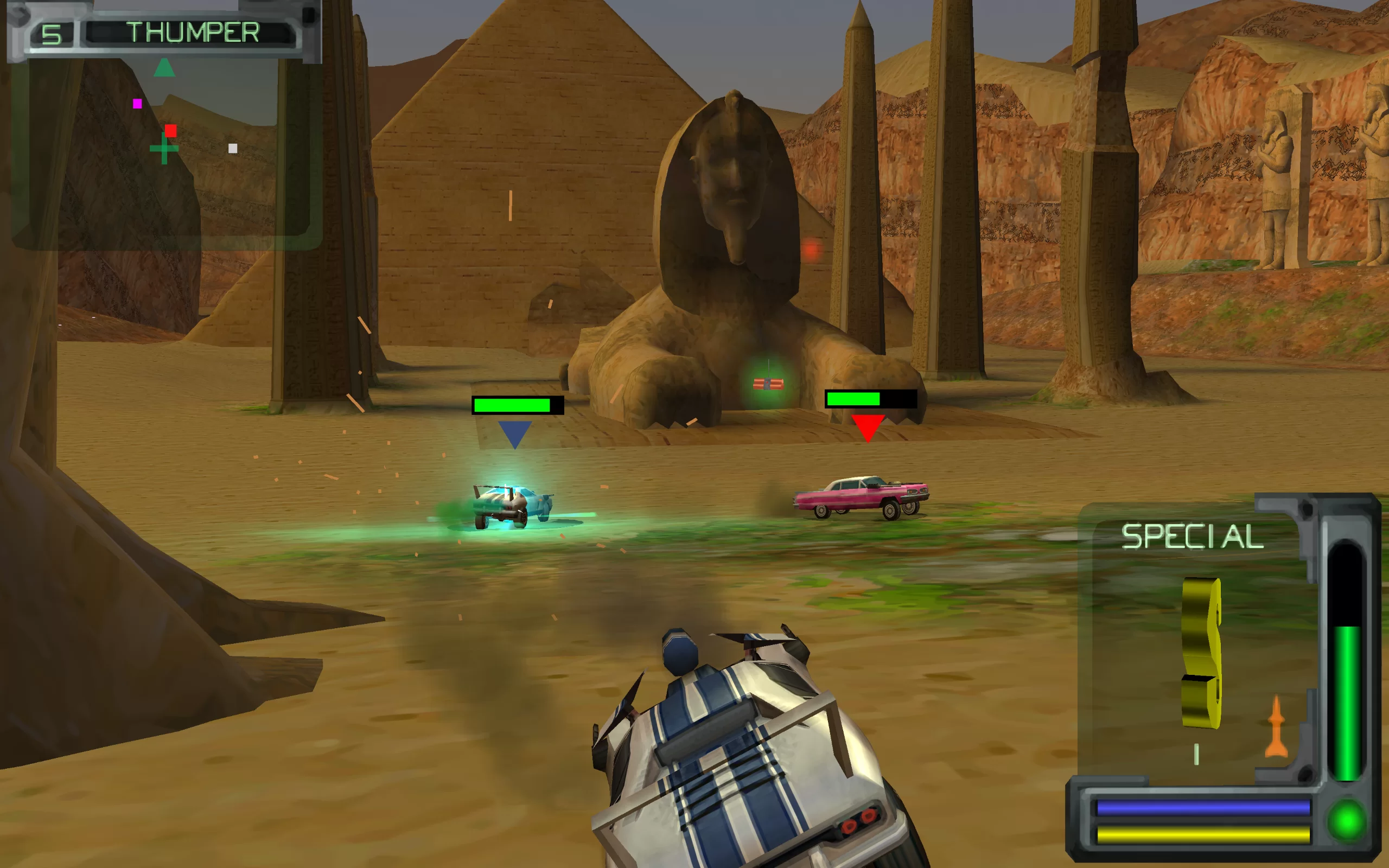Click the round green indicator light
This screenshot has width=1389, height=868.
pyautogui.click(x=1347, y=820)
